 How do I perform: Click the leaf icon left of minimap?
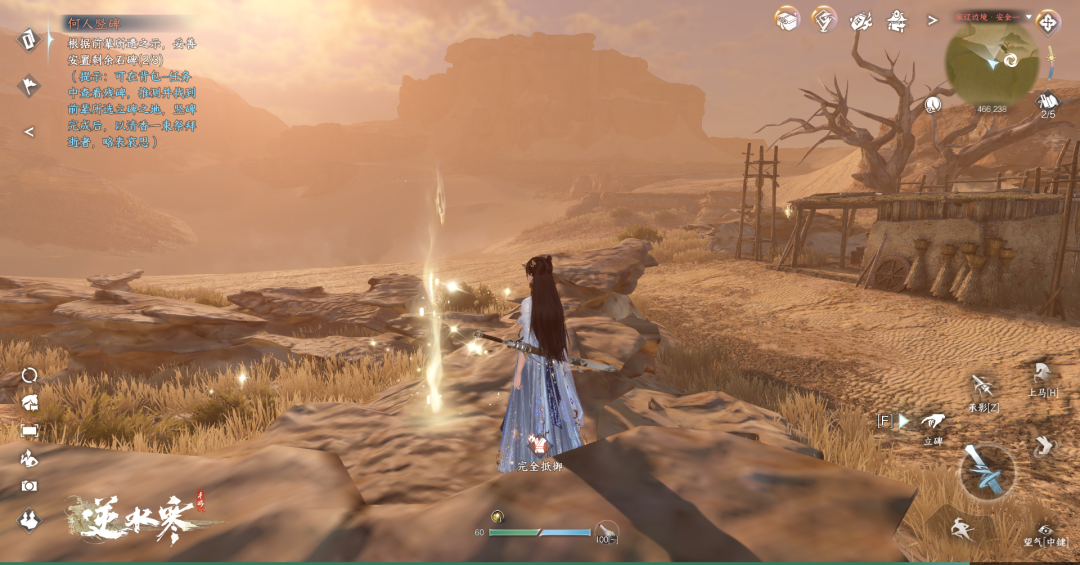[933, 104]
